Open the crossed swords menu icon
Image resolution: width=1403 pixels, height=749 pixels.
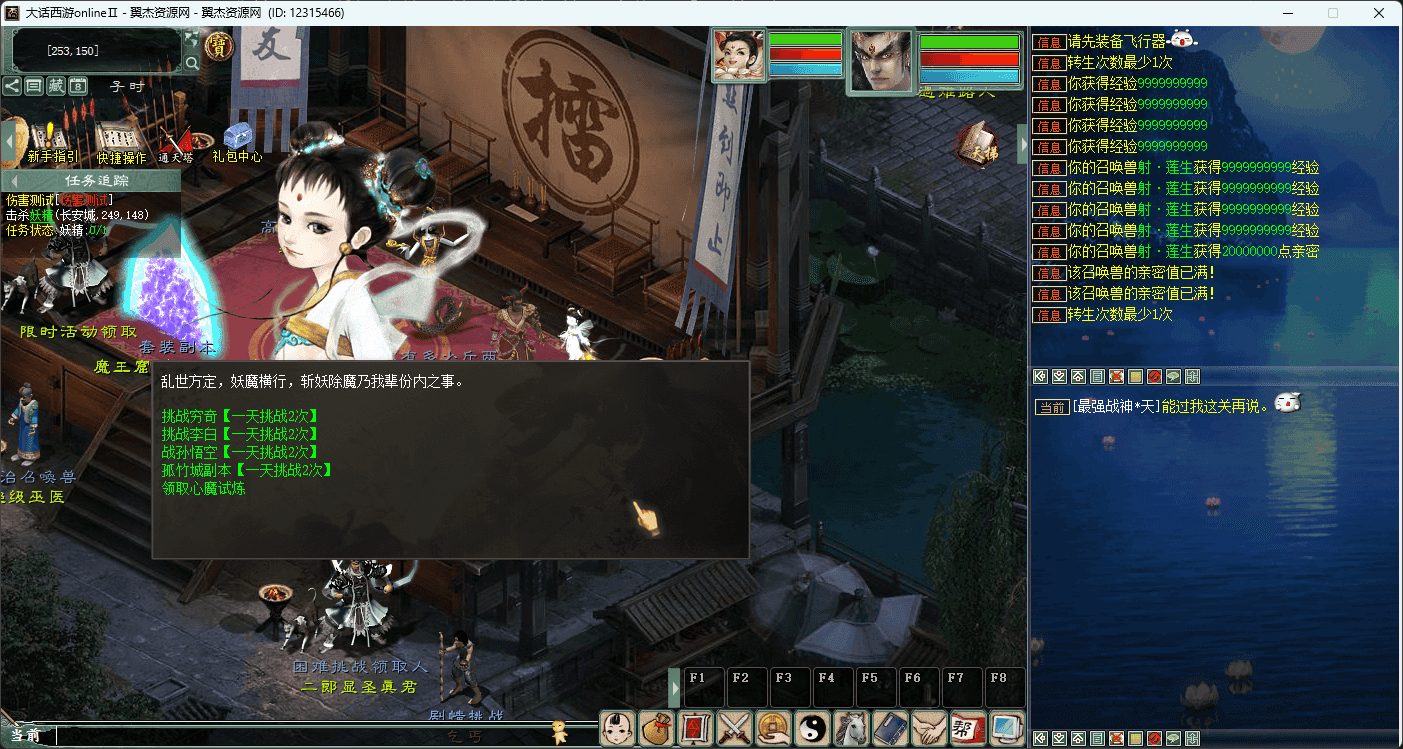[x=735, y=728]
